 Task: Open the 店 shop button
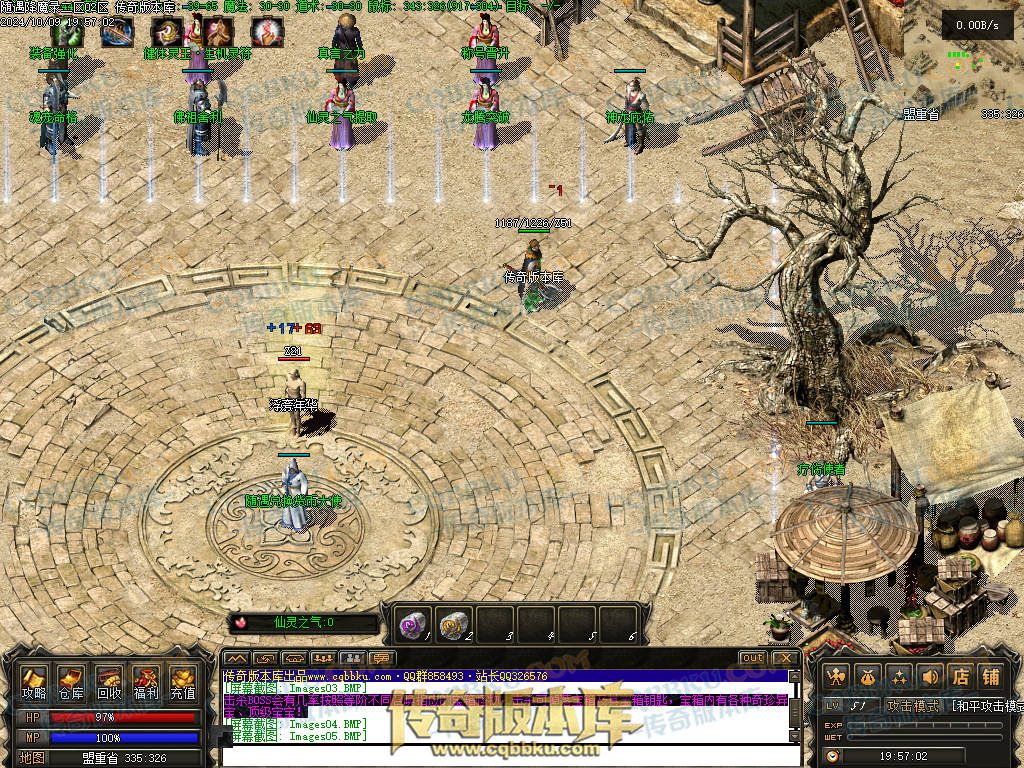tap(960, 677)
